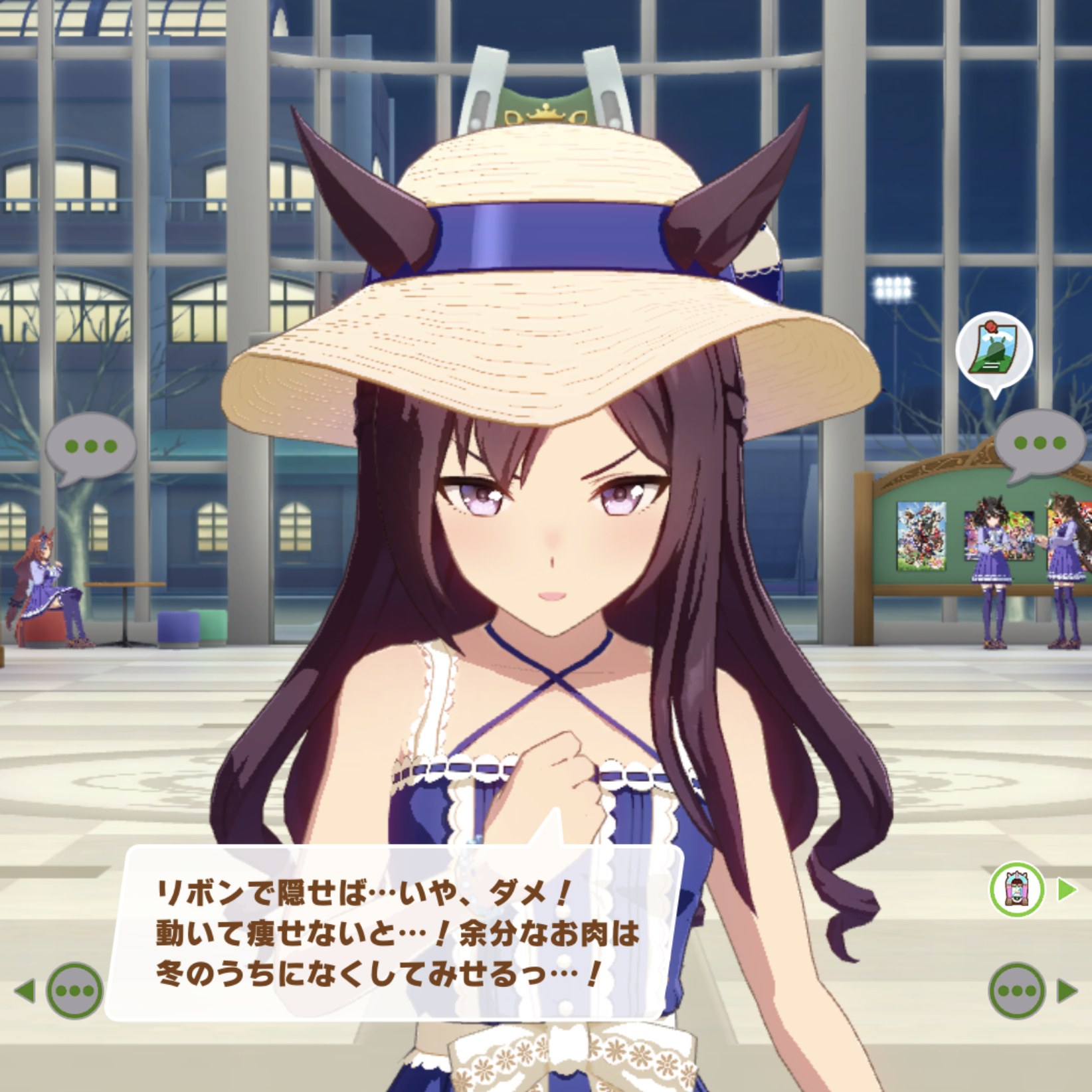The image size is (1092, 1092).
Task: Click the right arrow next to bottom-right ellipsis button
Action: 1067,990
